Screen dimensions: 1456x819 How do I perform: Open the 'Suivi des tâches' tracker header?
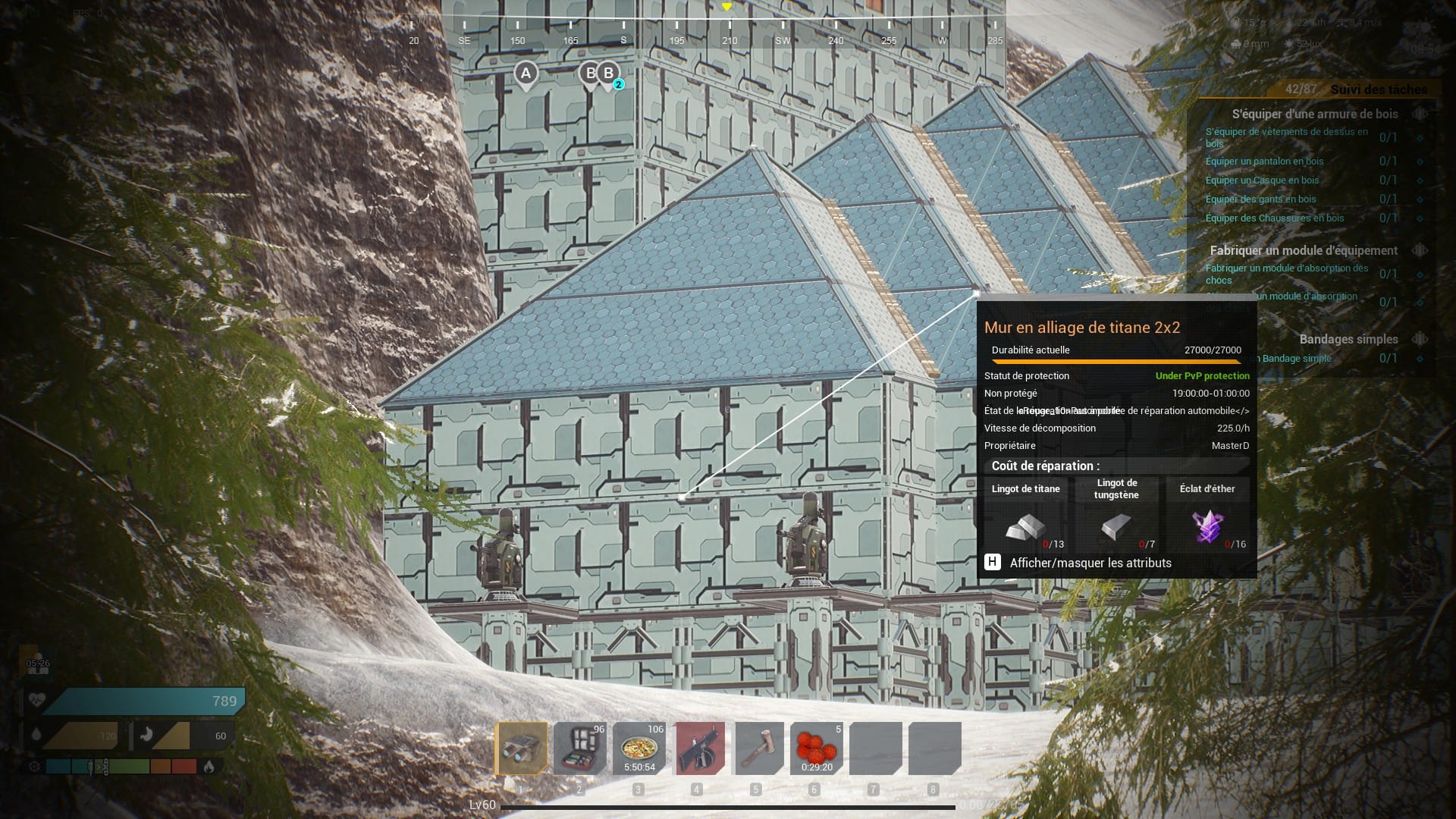tap(1378, 89)
